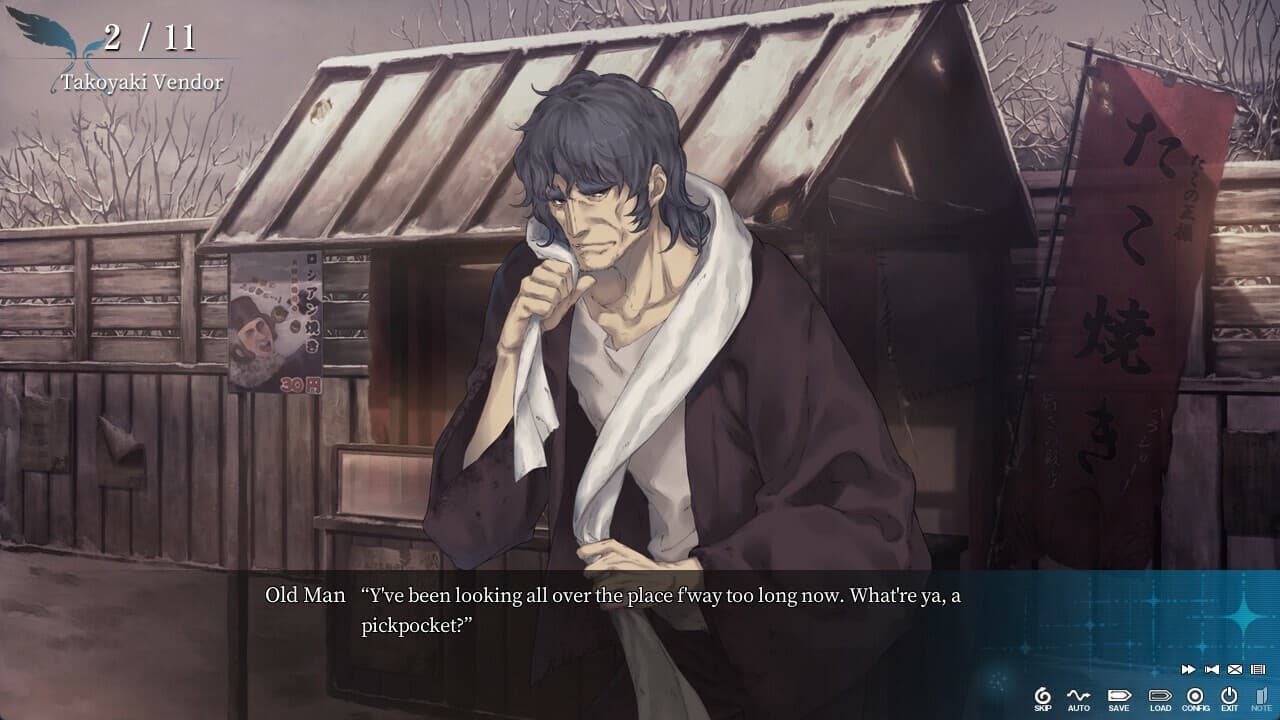Toggle AUTO text advance mode
Image resolution: width=1280 pixels, height=720 pixels.
[1079, 694]
